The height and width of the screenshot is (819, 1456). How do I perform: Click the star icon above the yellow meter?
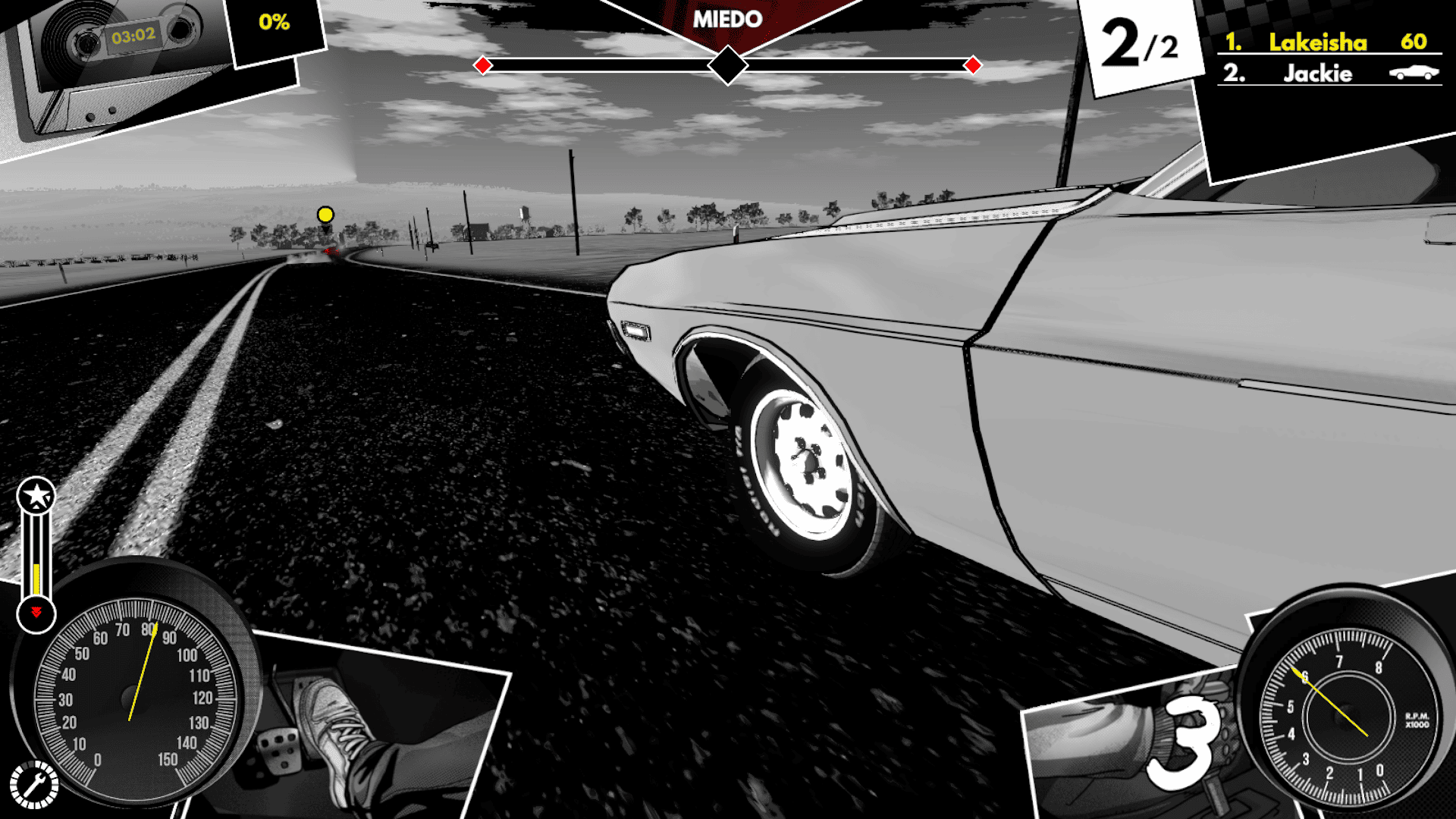(x=36, y=497)
